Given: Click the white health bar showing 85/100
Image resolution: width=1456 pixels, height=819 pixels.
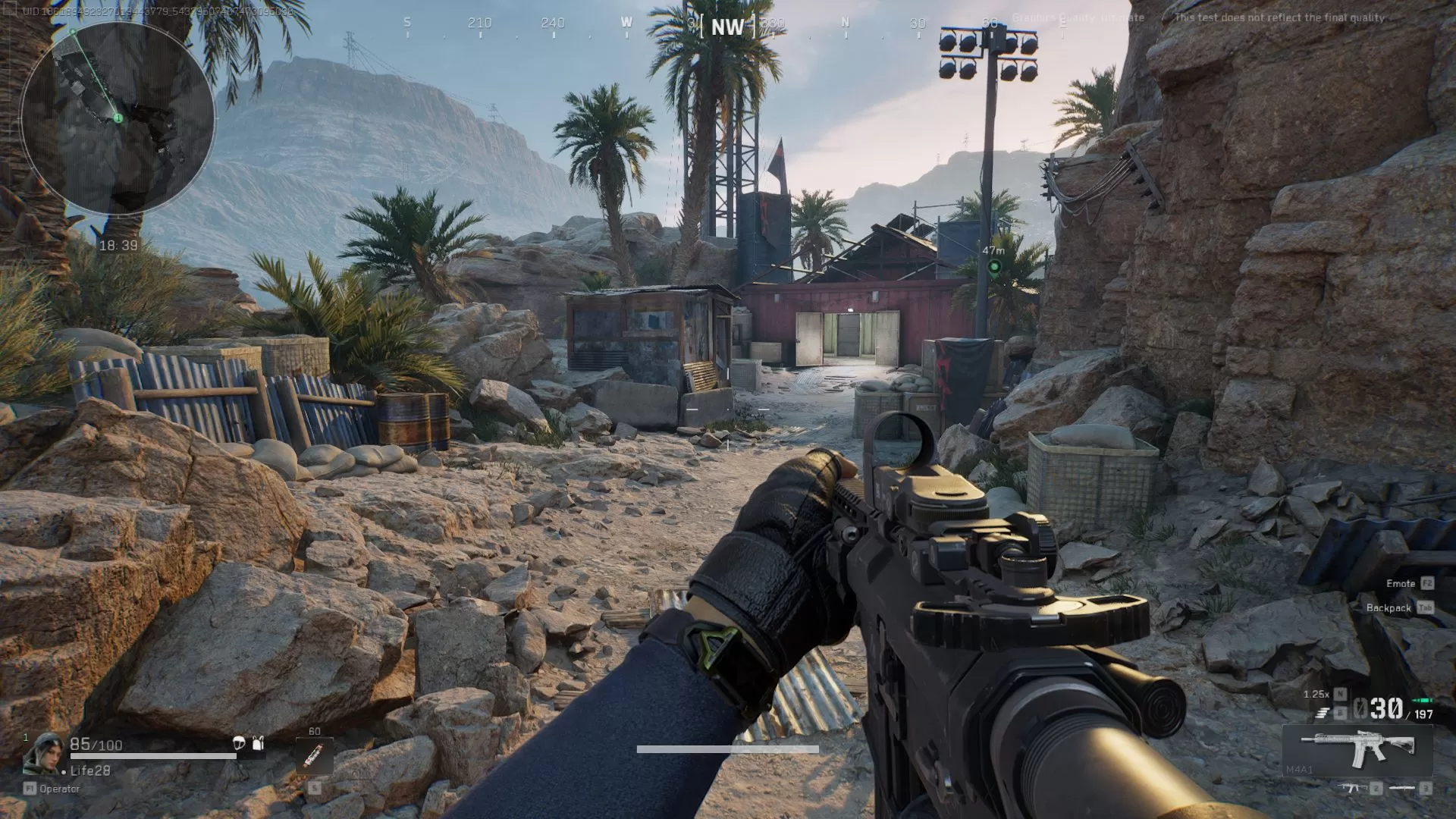Looking at the screenshot, I should tap(152, 756).
